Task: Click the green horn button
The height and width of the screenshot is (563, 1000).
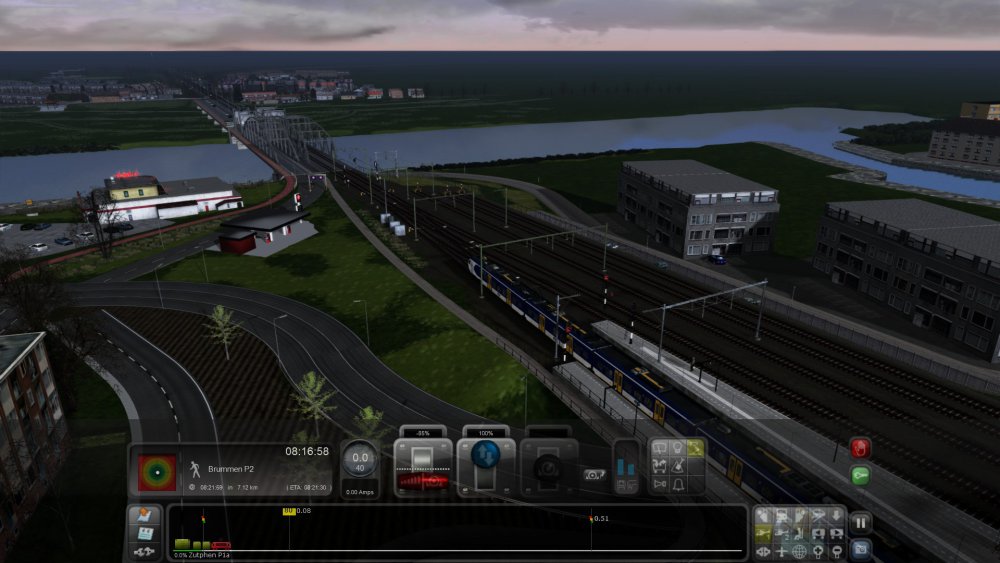Action: click(x=860, y=475)
